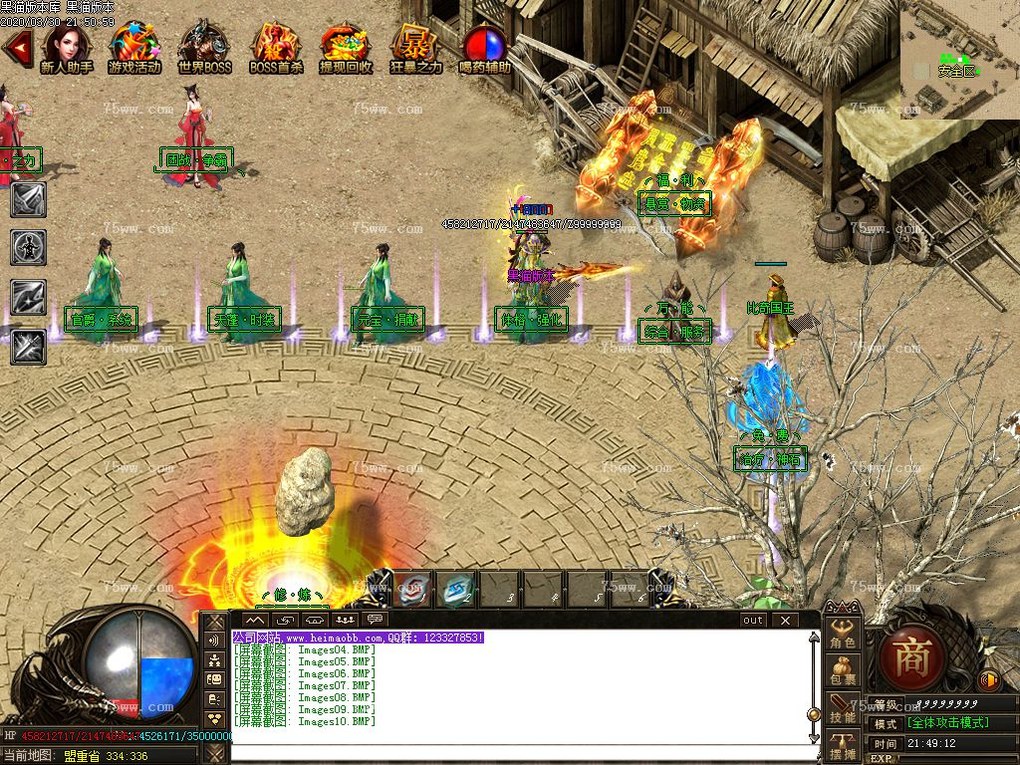
Task: Close the chat window with X
Action: tap(785, 620)
